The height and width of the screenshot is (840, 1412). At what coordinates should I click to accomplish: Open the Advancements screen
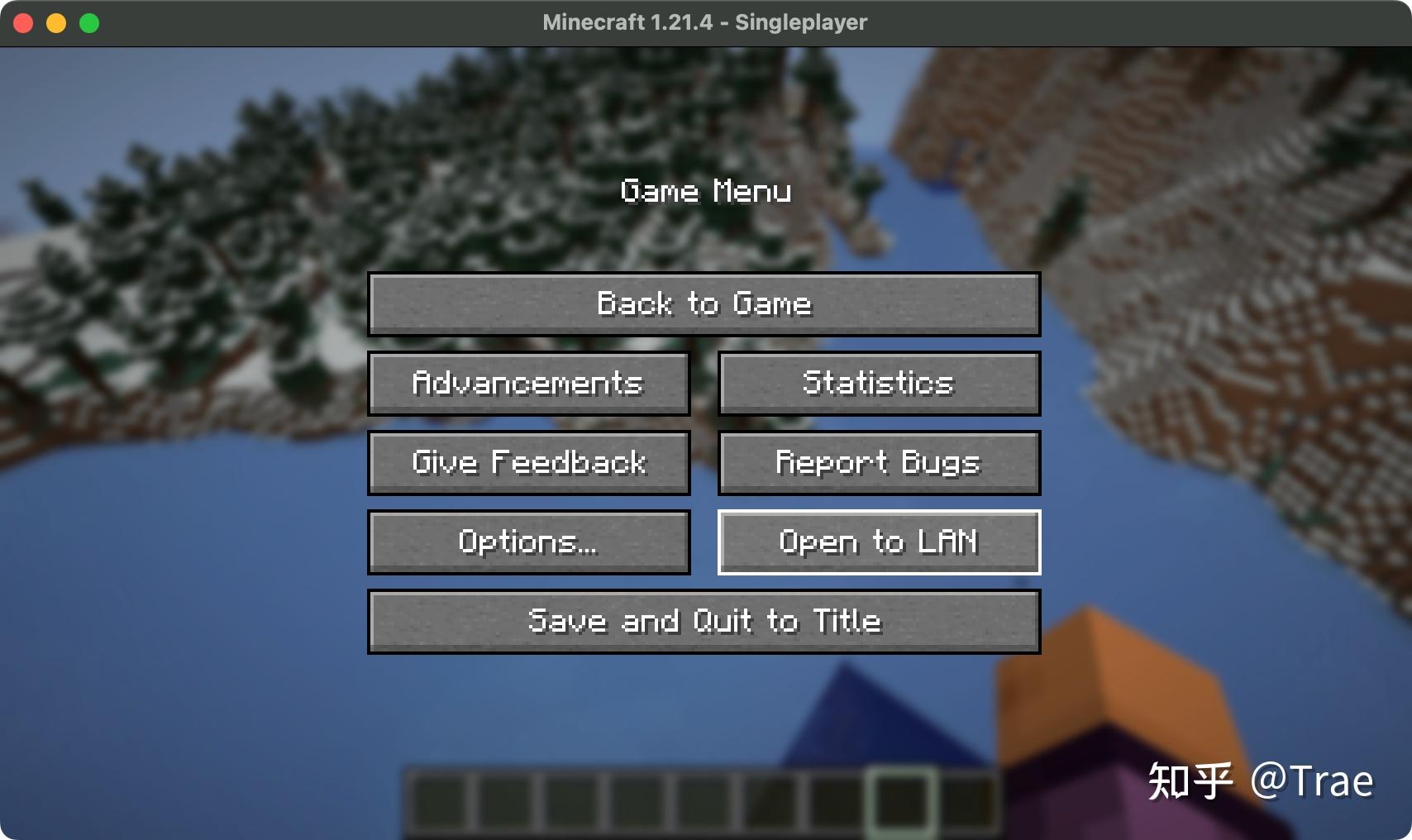(x=529, y=383)
